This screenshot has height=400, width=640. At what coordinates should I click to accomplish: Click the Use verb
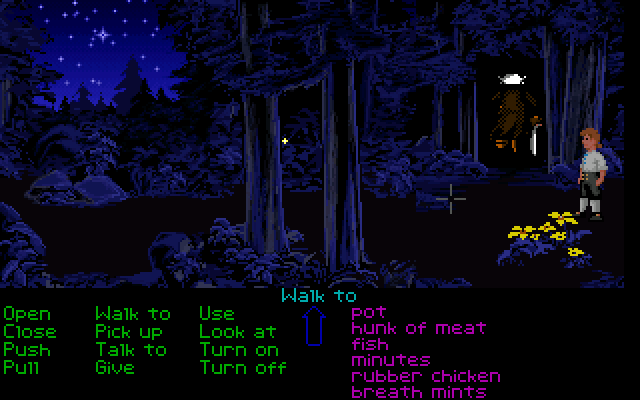(217, 315)
